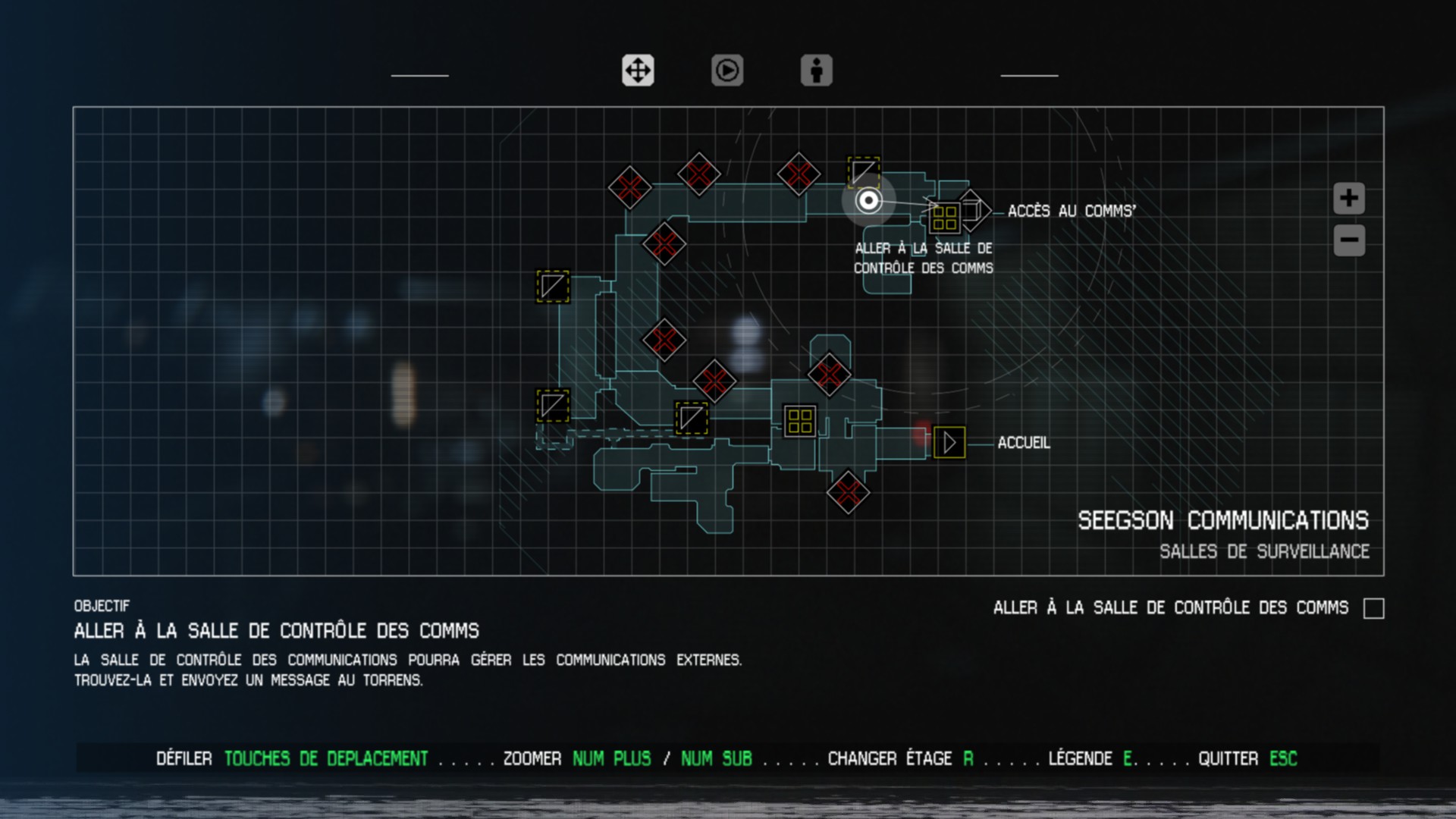Select the yellow dashed save point icon top center
The width and height of the screenshot is (1456, 819).
pos(863,171)
